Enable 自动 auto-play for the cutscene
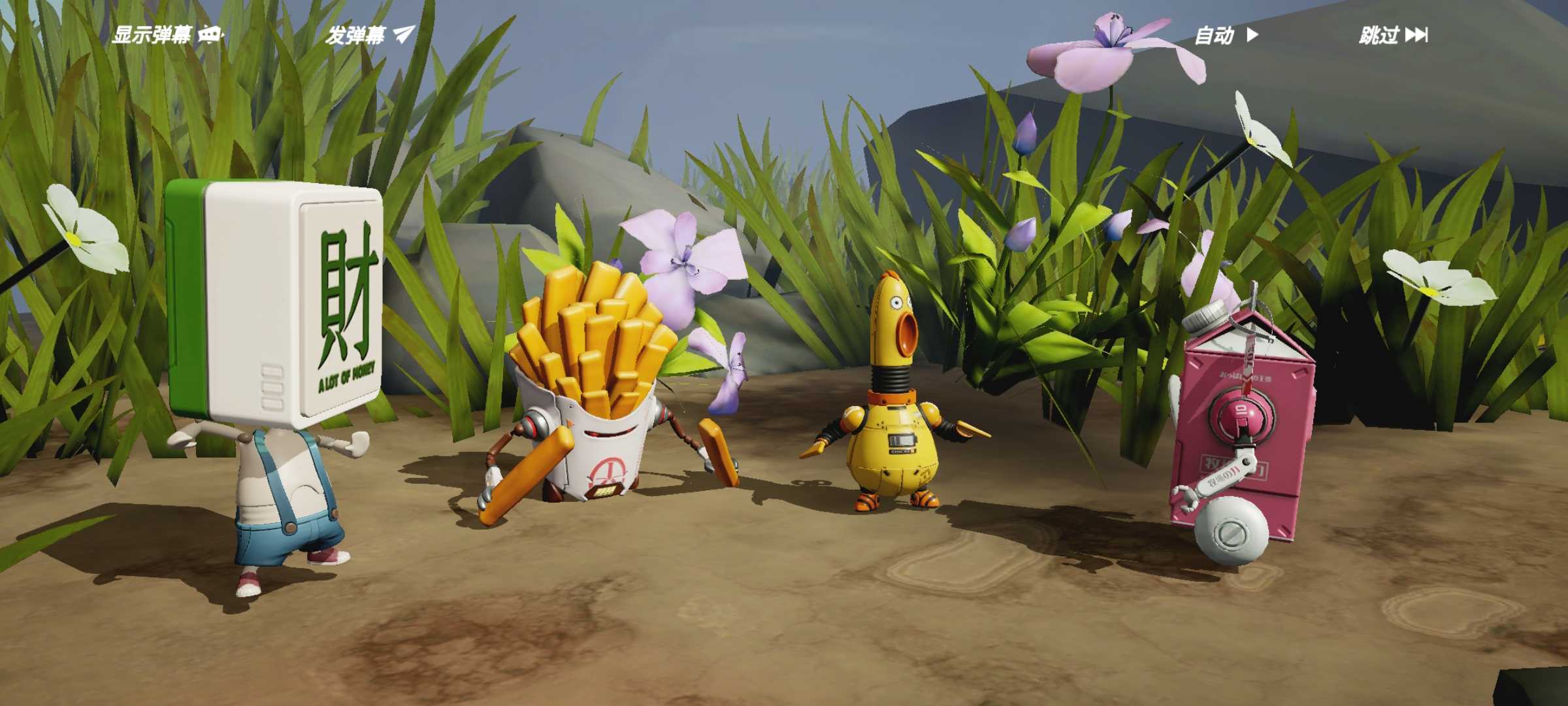 [x=1226, y=35]
